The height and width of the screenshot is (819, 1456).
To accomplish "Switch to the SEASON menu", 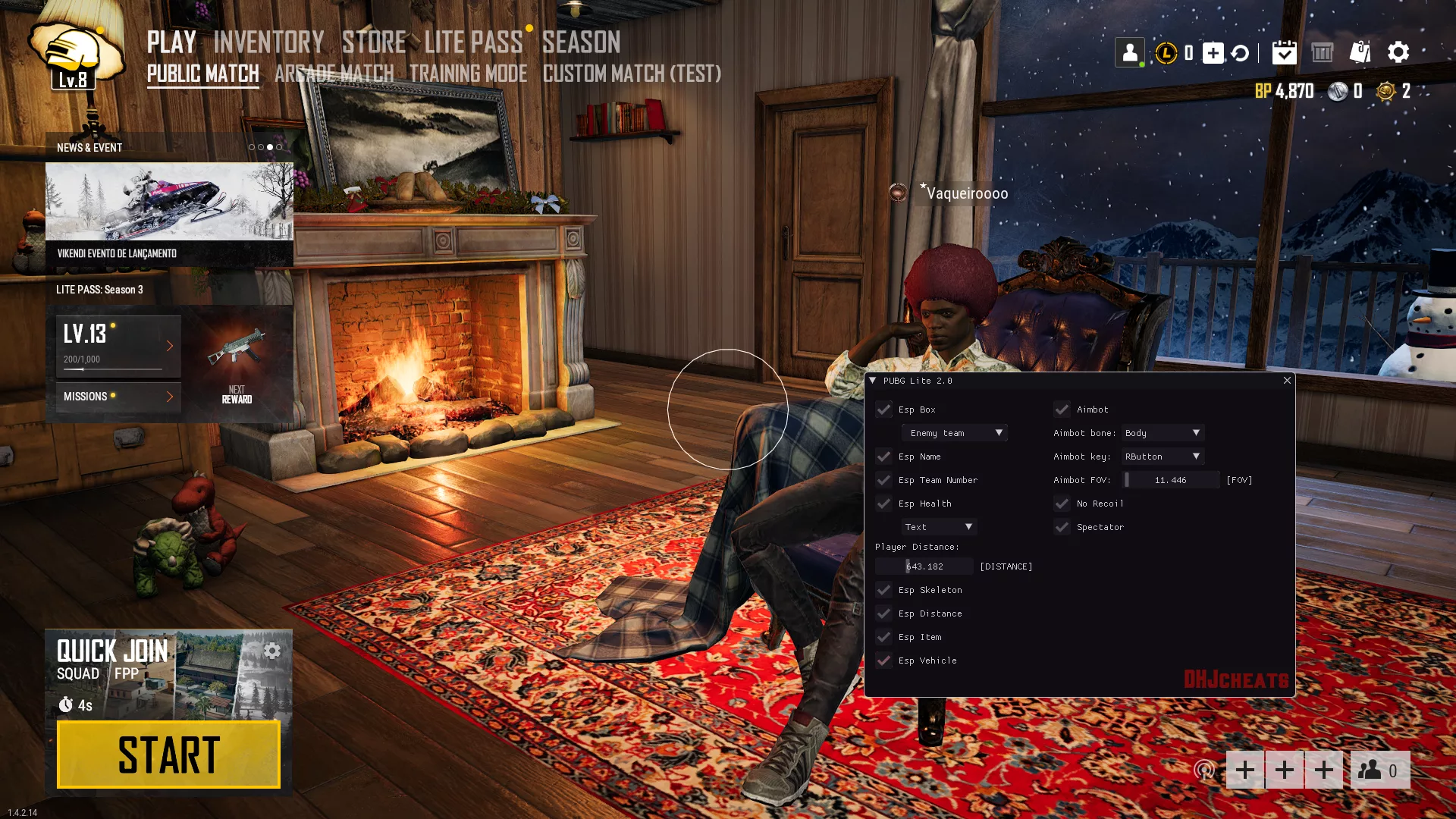I will click(x=581, y=42).
